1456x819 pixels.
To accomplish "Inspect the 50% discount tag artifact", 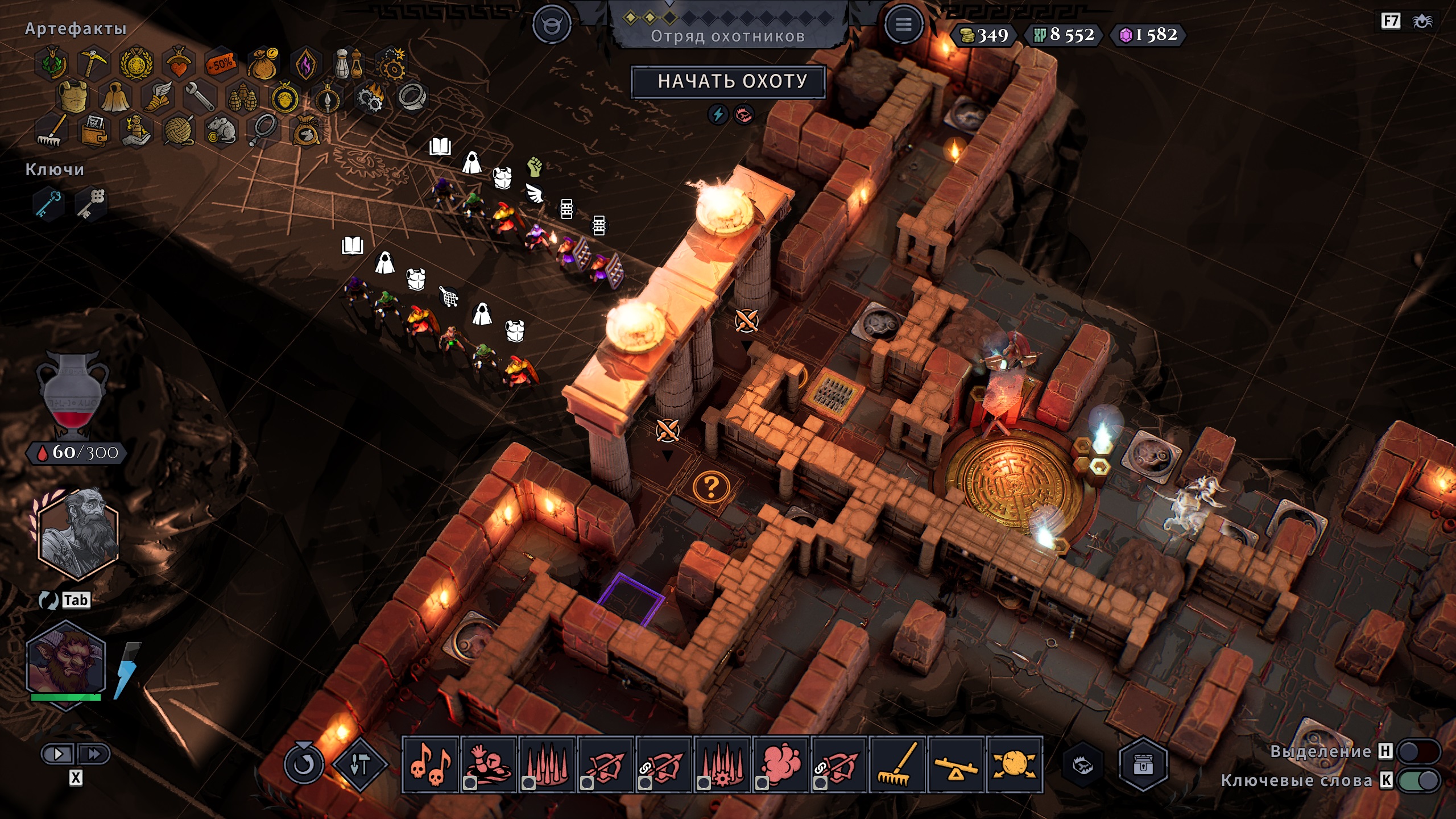I will click(x=221, y=64).
